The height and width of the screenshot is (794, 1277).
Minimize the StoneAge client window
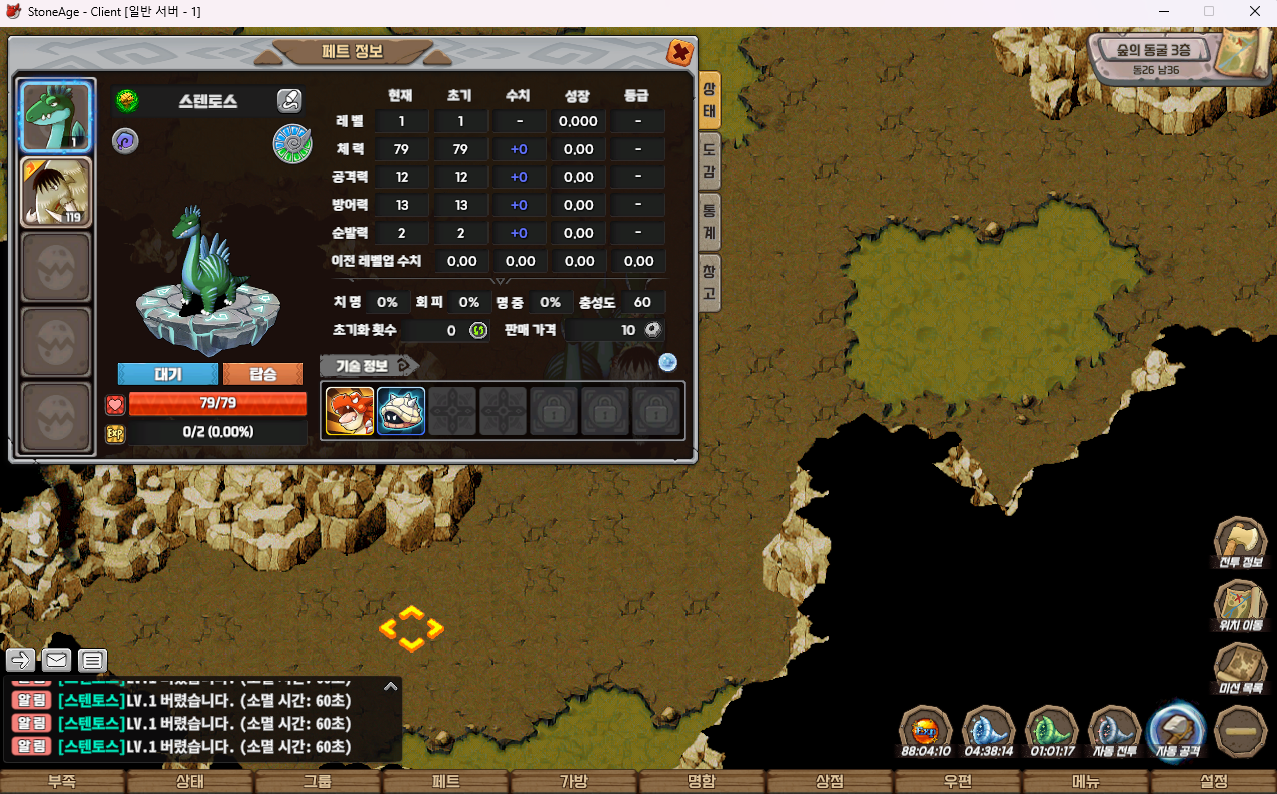pos(1162,11)
